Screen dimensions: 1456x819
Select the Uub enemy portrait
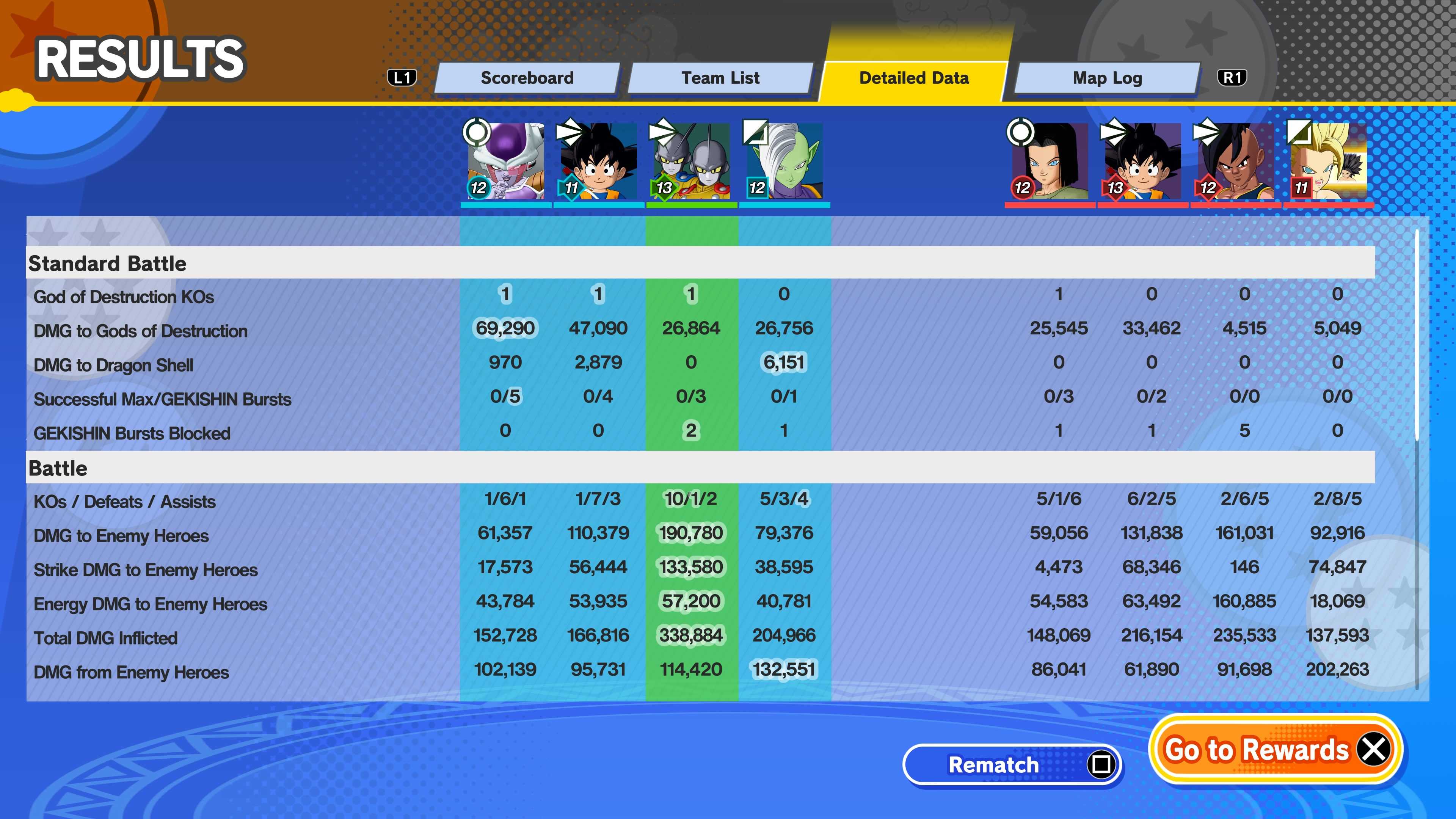pyautogui.click(x=1236, y=161)
